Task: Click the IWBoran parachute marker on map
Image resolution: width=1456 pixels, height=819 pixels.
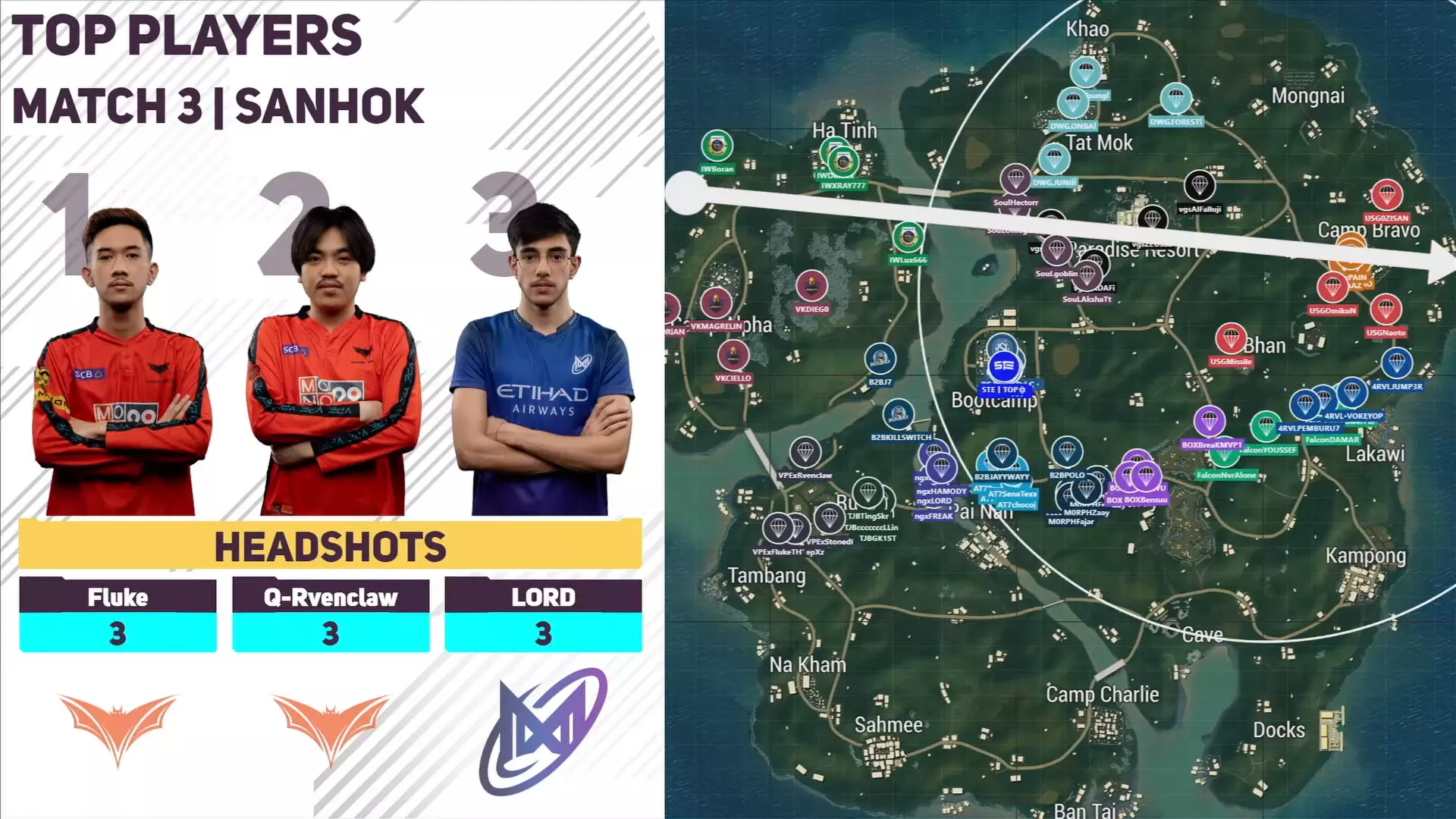Action: click(x=717, y=146)
